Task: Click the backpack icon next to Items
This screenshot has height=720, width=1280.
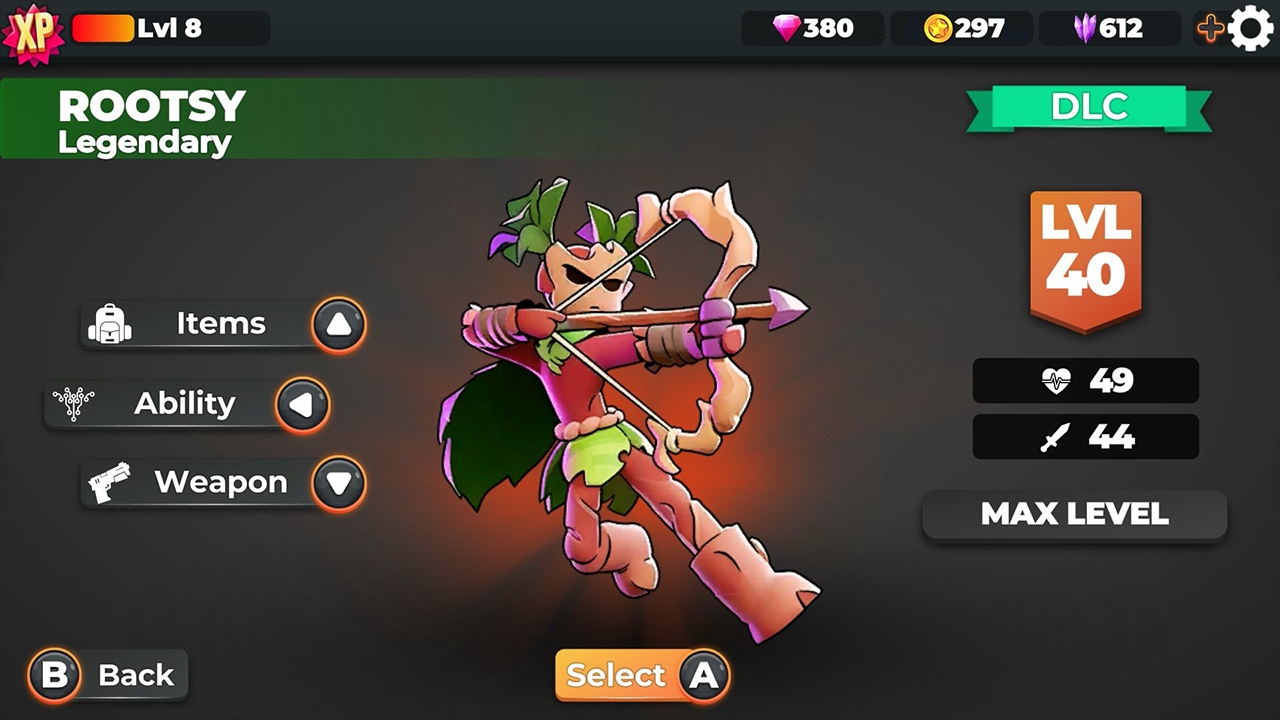Action: click(111, 323)
